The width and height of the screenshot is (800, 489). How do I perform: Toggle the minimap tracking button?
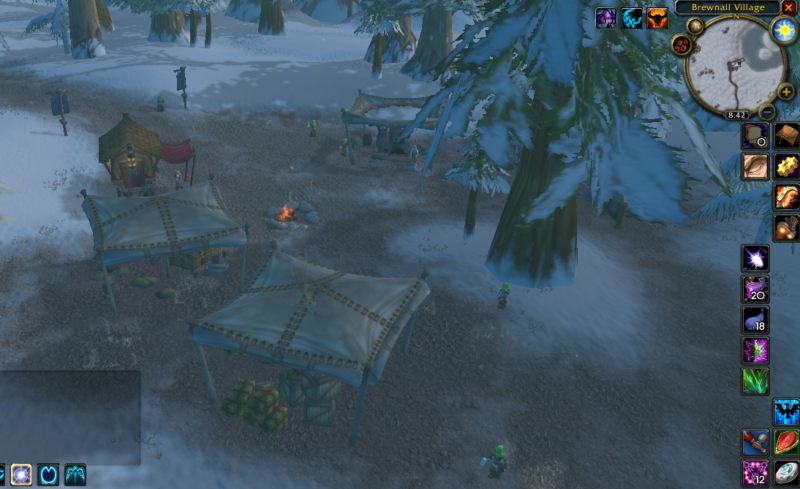coord(695,26)
